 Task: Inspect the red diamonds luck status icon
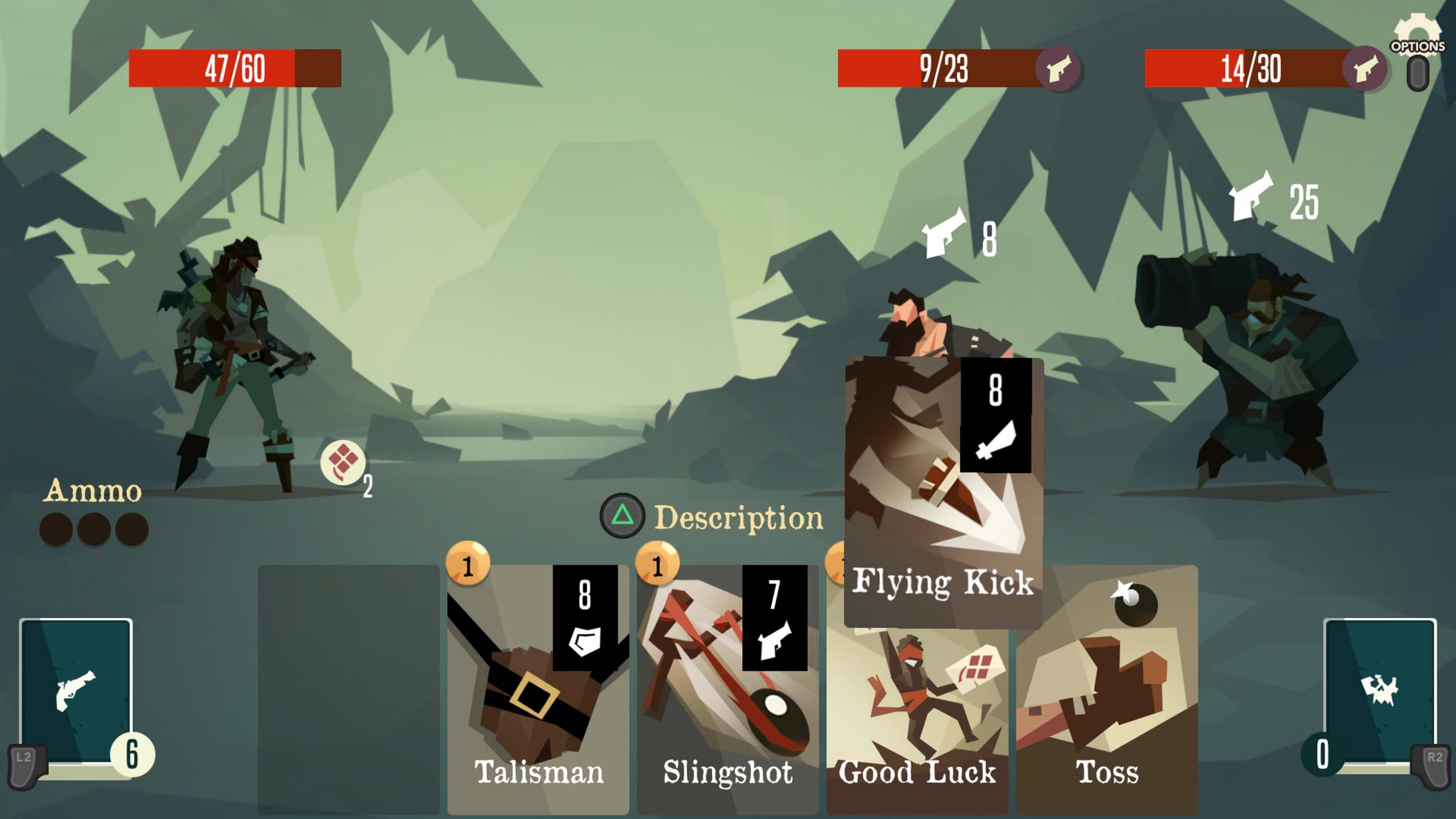(342, 462)
